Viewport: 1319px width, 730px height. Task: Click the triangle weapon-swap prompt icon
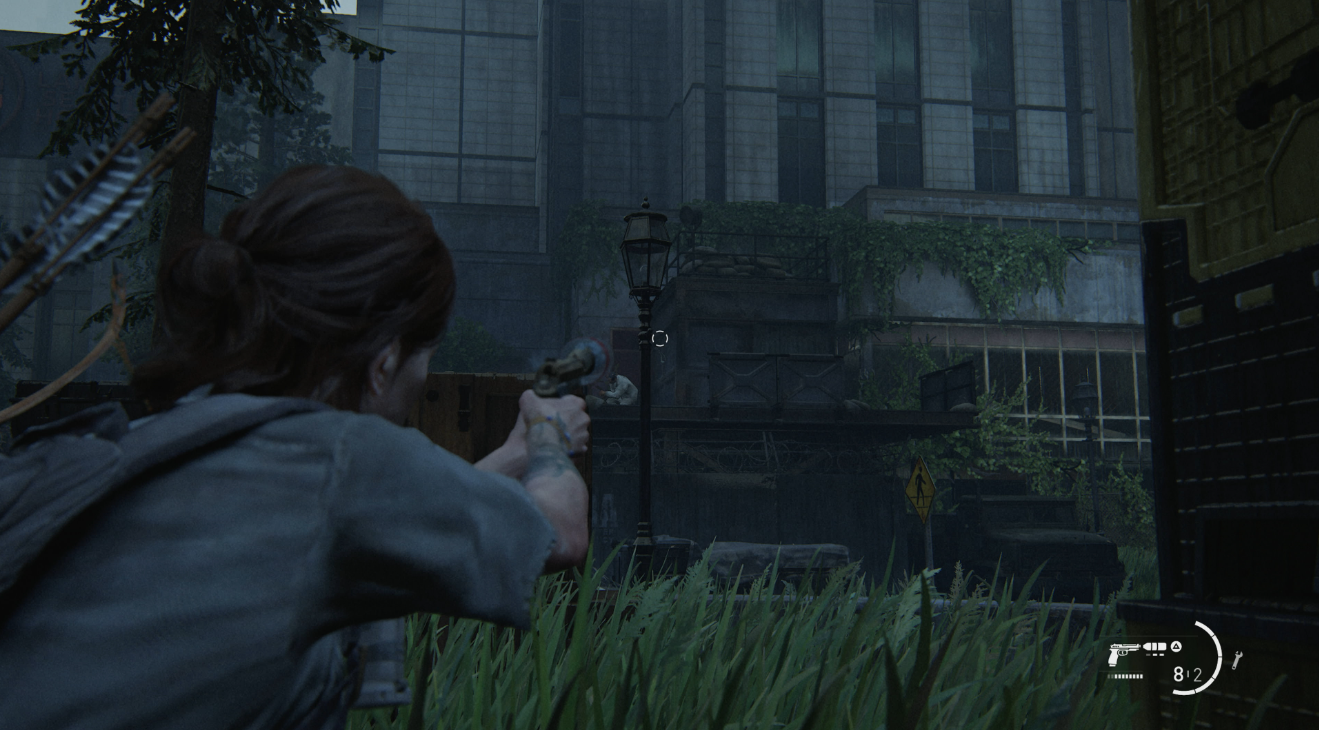pyautogui.click(x=1175, y=646)
